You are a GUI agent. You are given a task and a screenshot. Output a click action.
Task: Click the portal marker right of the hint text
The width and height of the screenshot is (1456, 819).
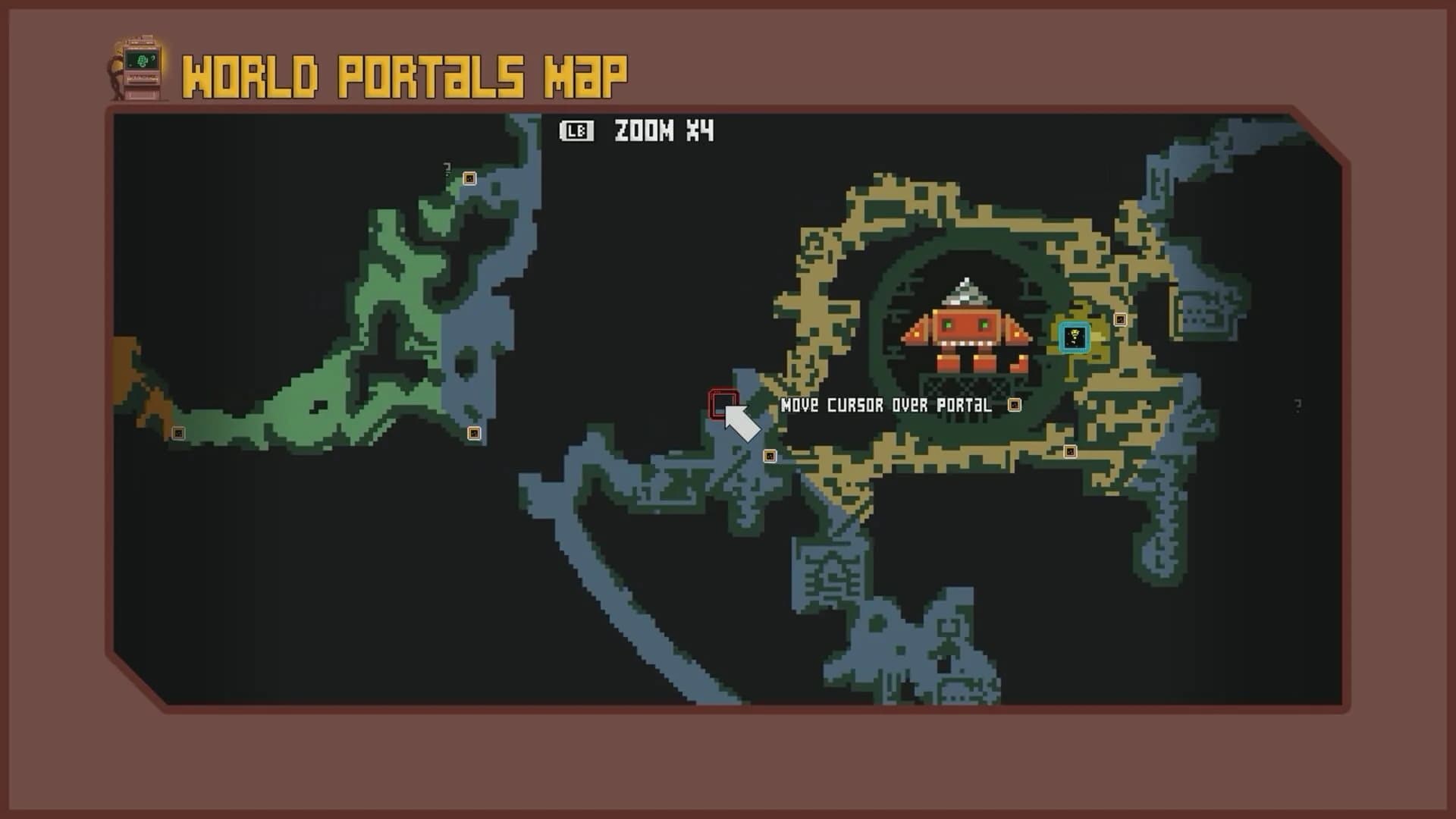1014,406
